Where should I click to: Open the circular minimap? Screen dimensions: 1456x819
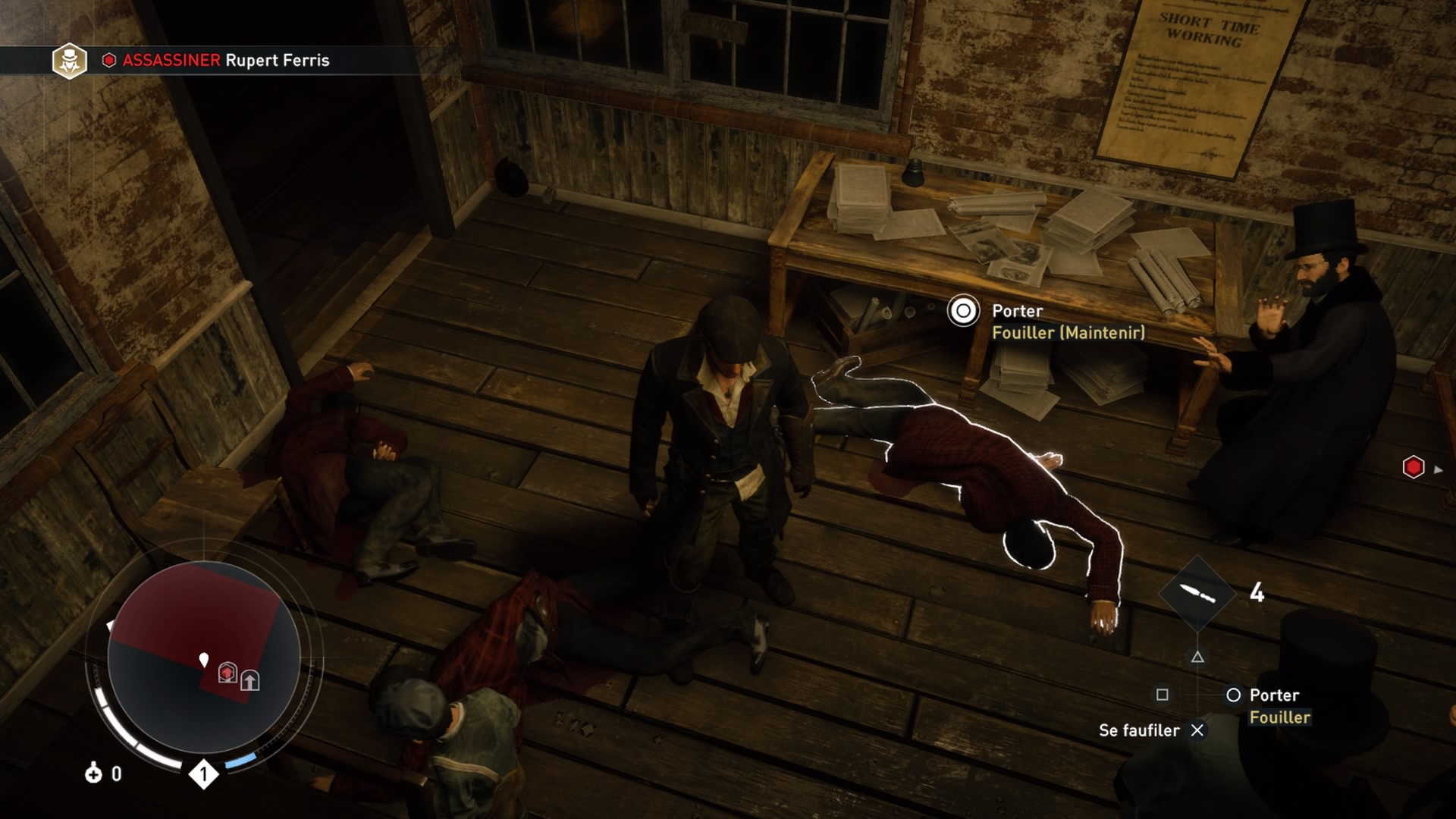pos(204,657)
